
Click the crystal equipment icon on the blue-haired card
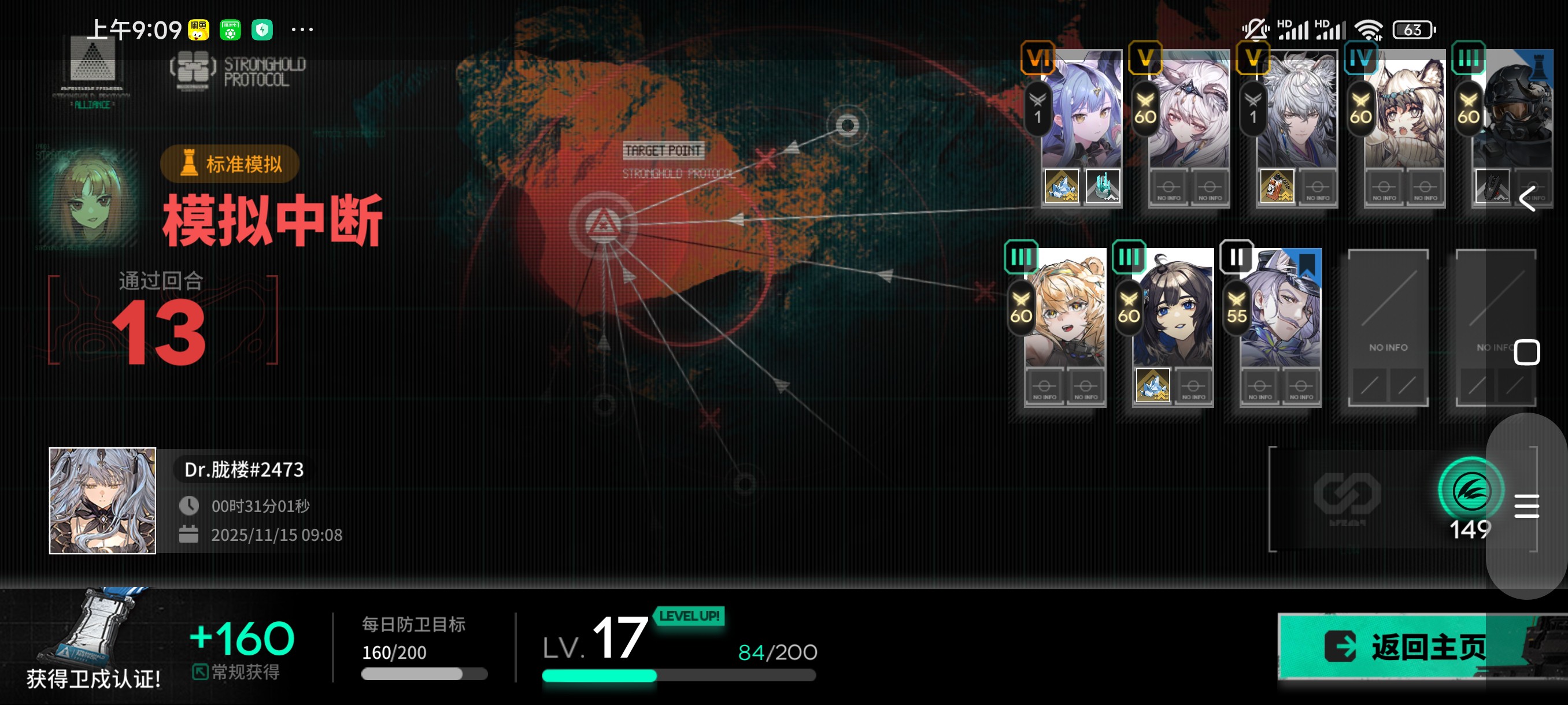pos(1061,185)
